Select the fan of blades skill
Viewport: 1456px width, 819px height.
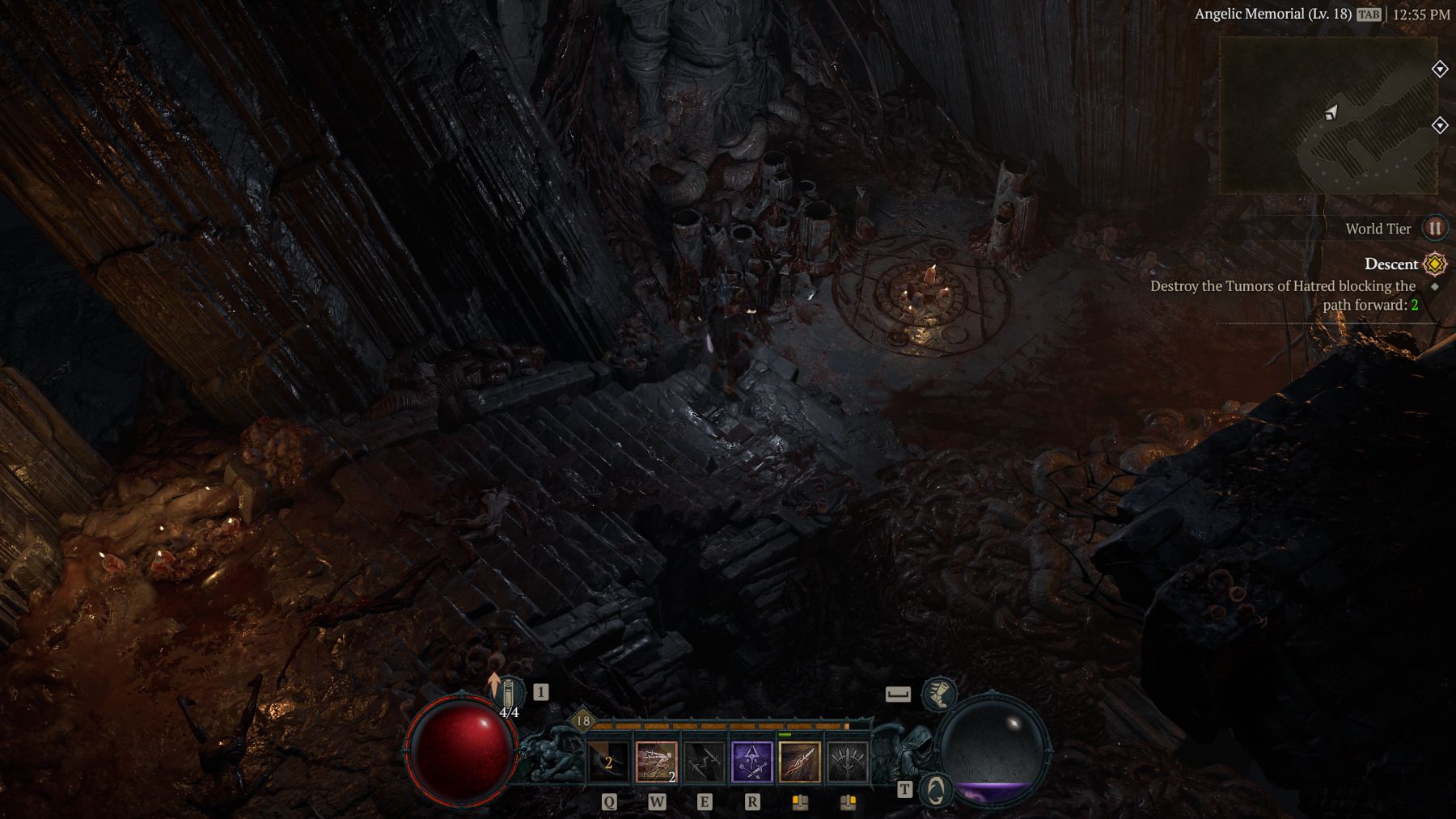848,762
